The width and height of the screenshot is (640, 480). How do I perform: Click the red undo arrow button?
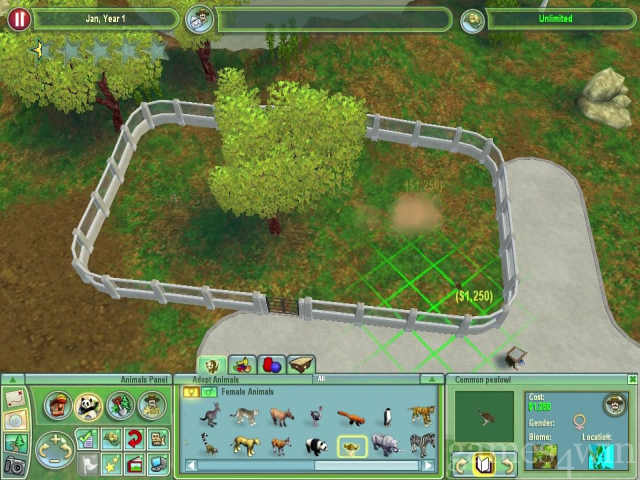[134, 438]
